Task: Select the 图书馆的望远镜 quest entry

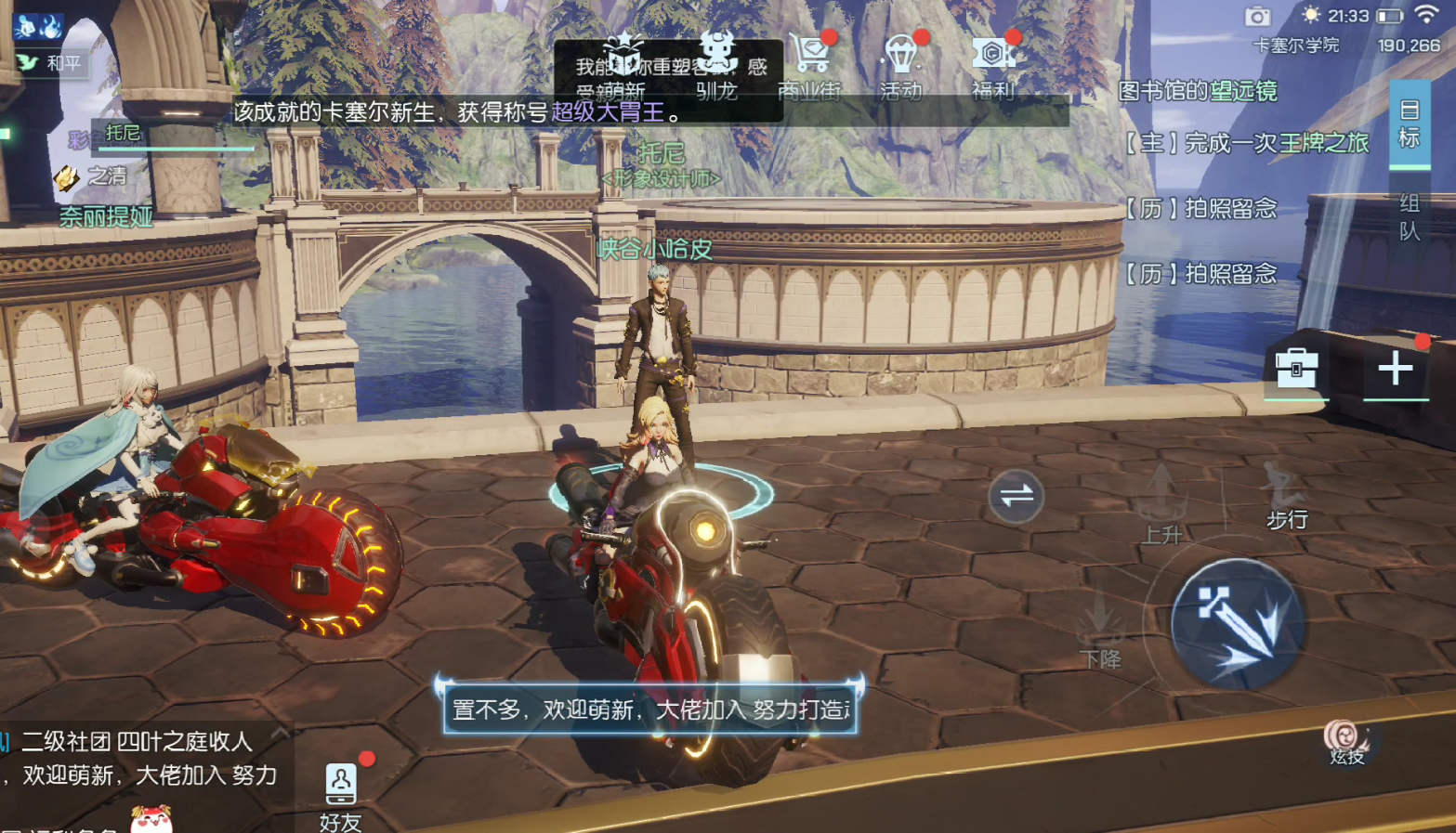Action: (1198, 91)
